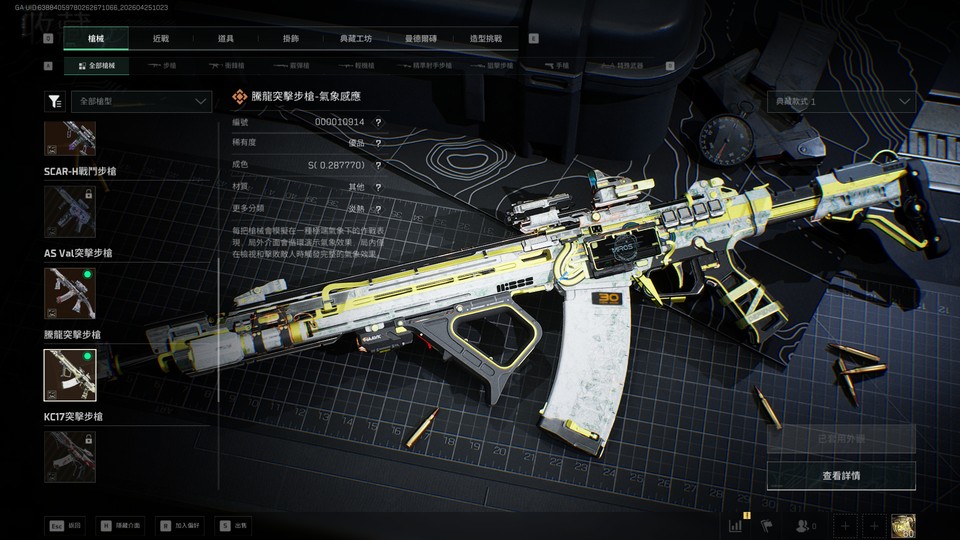Select the 掛飾 charms tab
Image resolution: width=960 pixels, height=540 pixels.
[290, 38]
